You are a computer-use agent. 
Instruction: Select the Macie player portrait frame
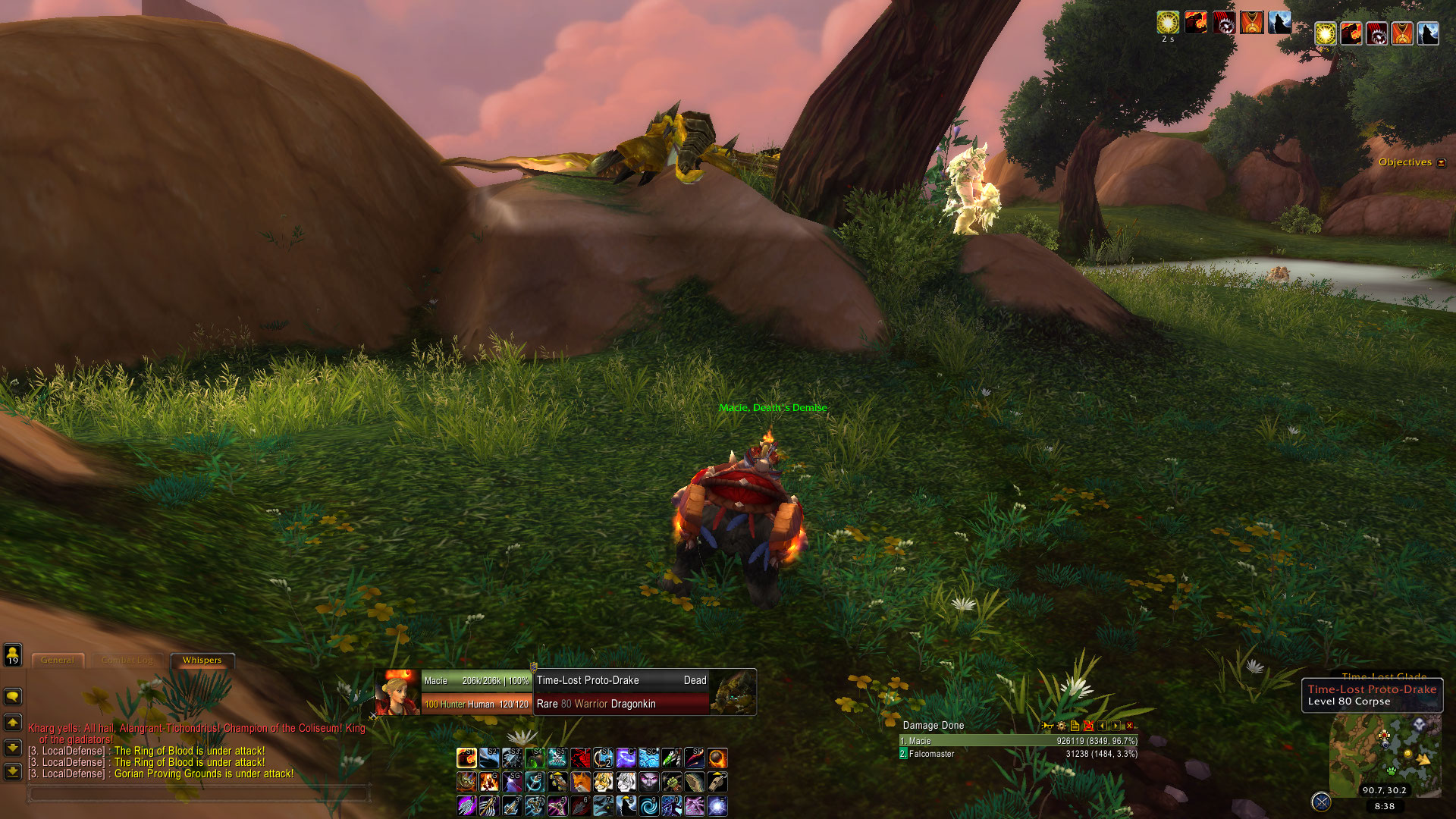[397, 692]
